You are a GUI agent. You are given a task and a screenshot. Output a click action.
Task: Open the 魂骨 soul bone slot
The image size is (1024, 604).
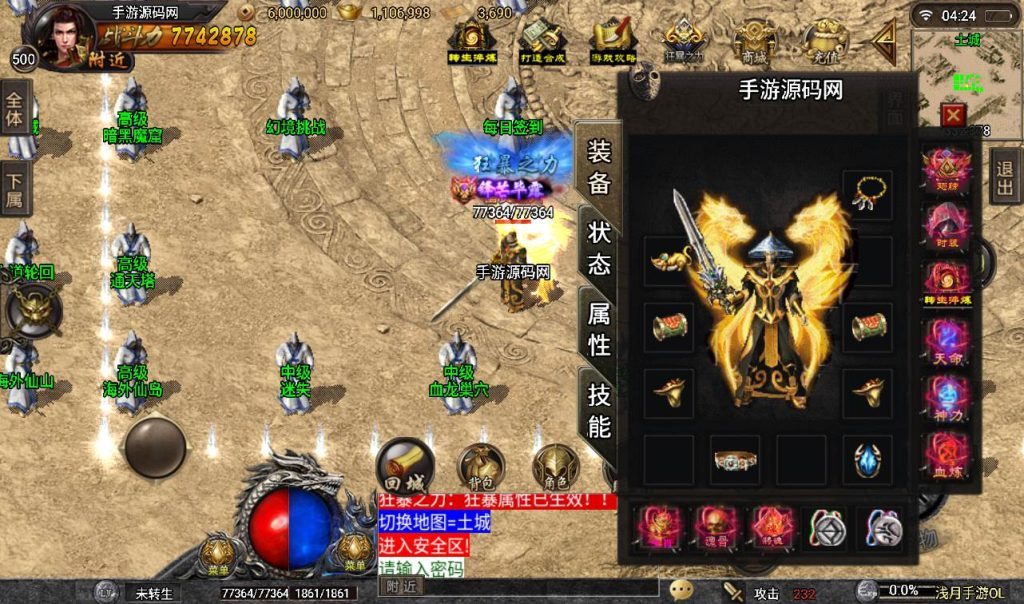715,527
